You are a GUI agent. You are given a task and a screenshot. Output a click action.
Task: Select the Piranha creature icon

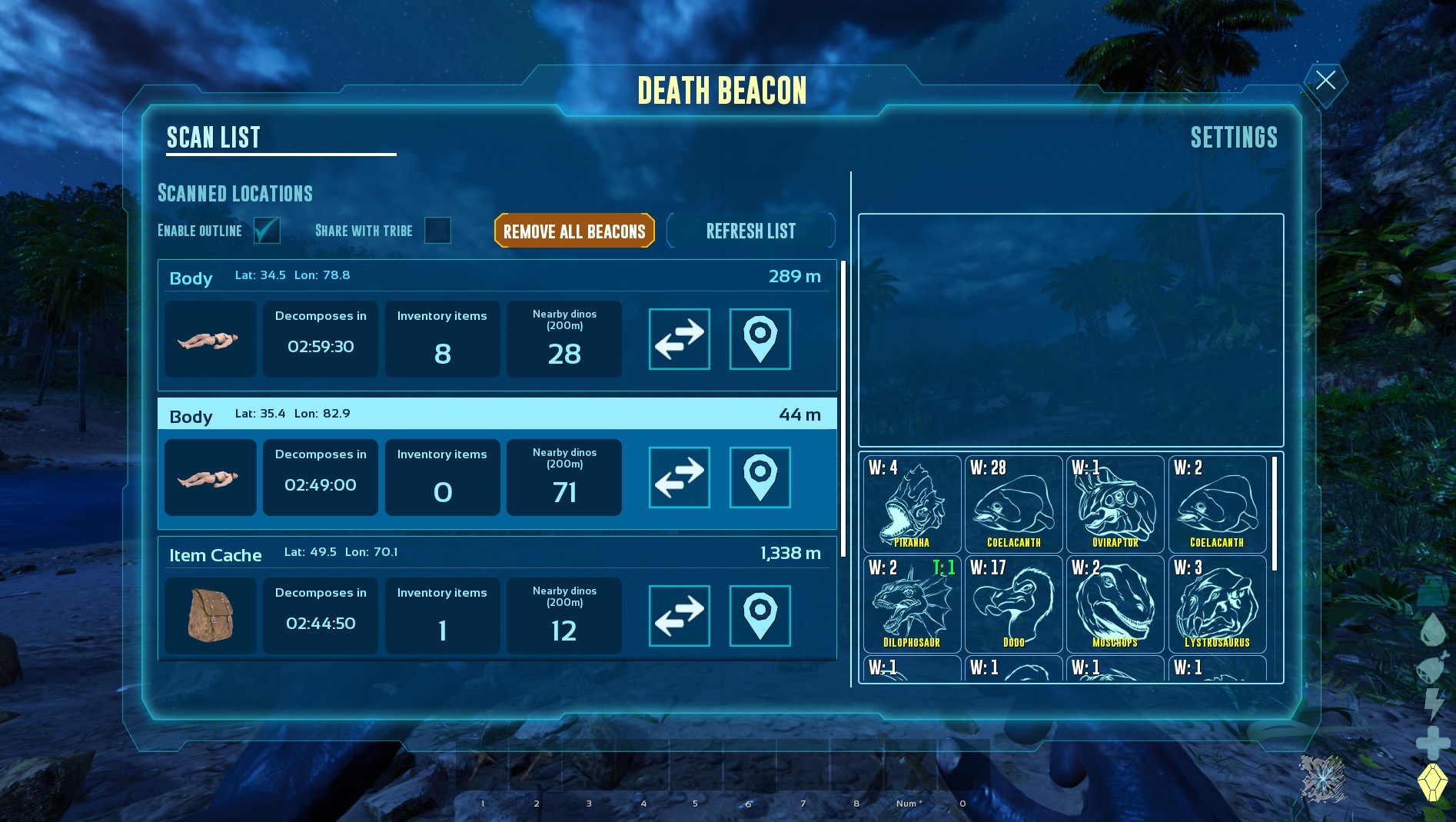pos(911,504)
